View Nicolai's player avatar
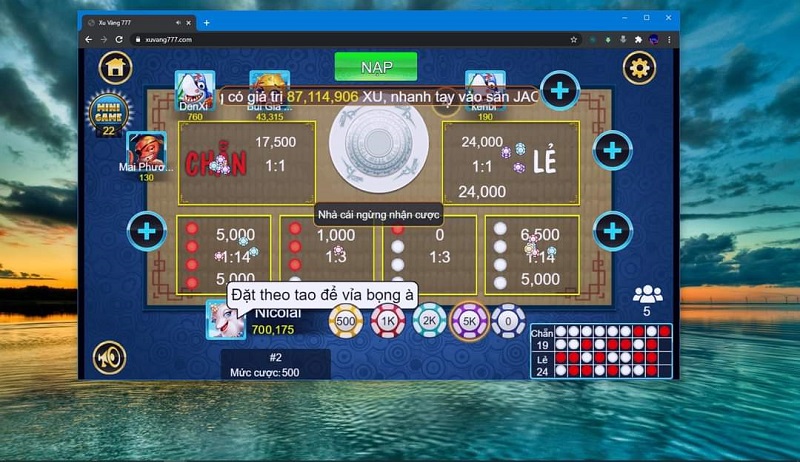The image size is (800, 462). [226, 320]
